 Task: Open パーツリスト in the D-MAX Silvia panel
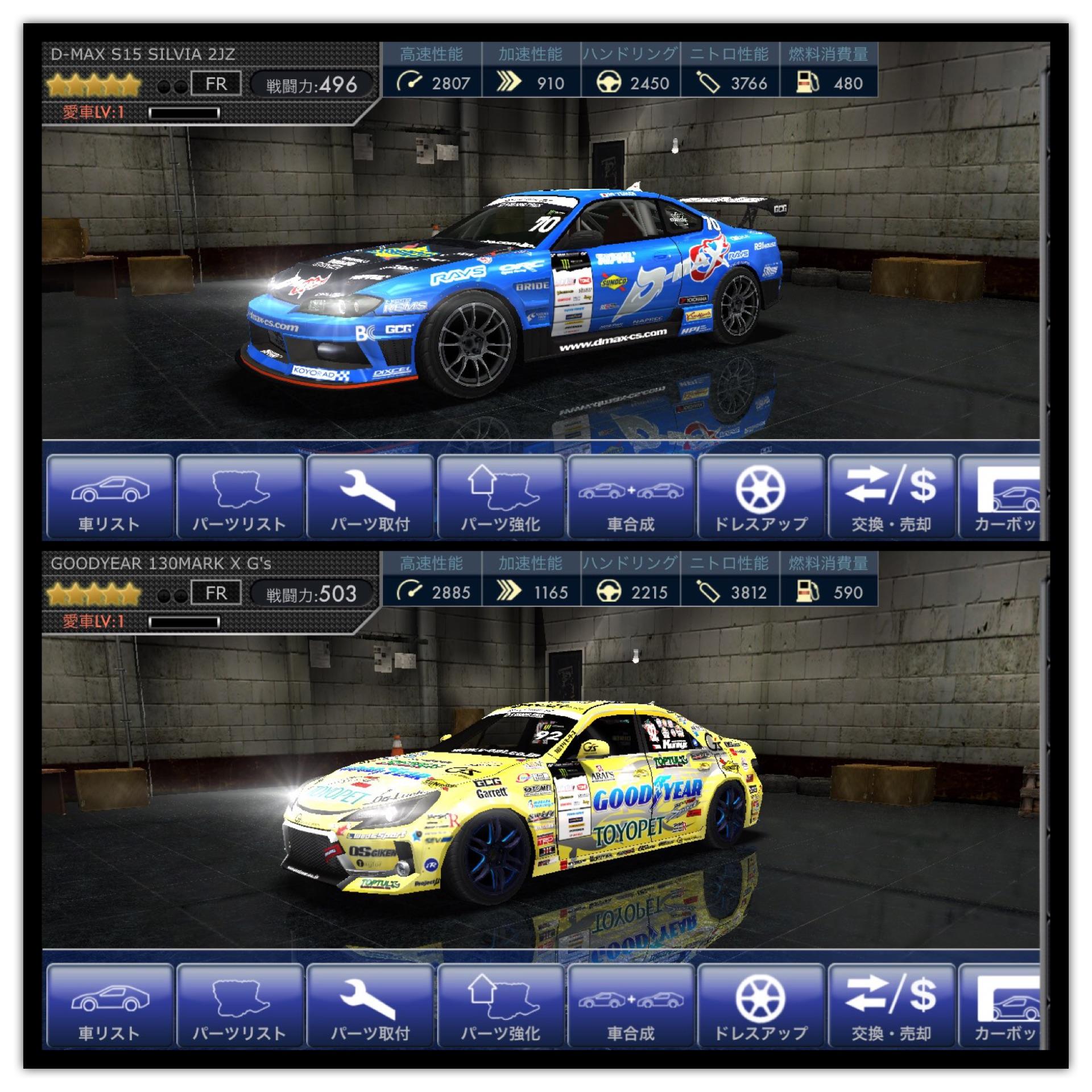click(x=239, y=497)
